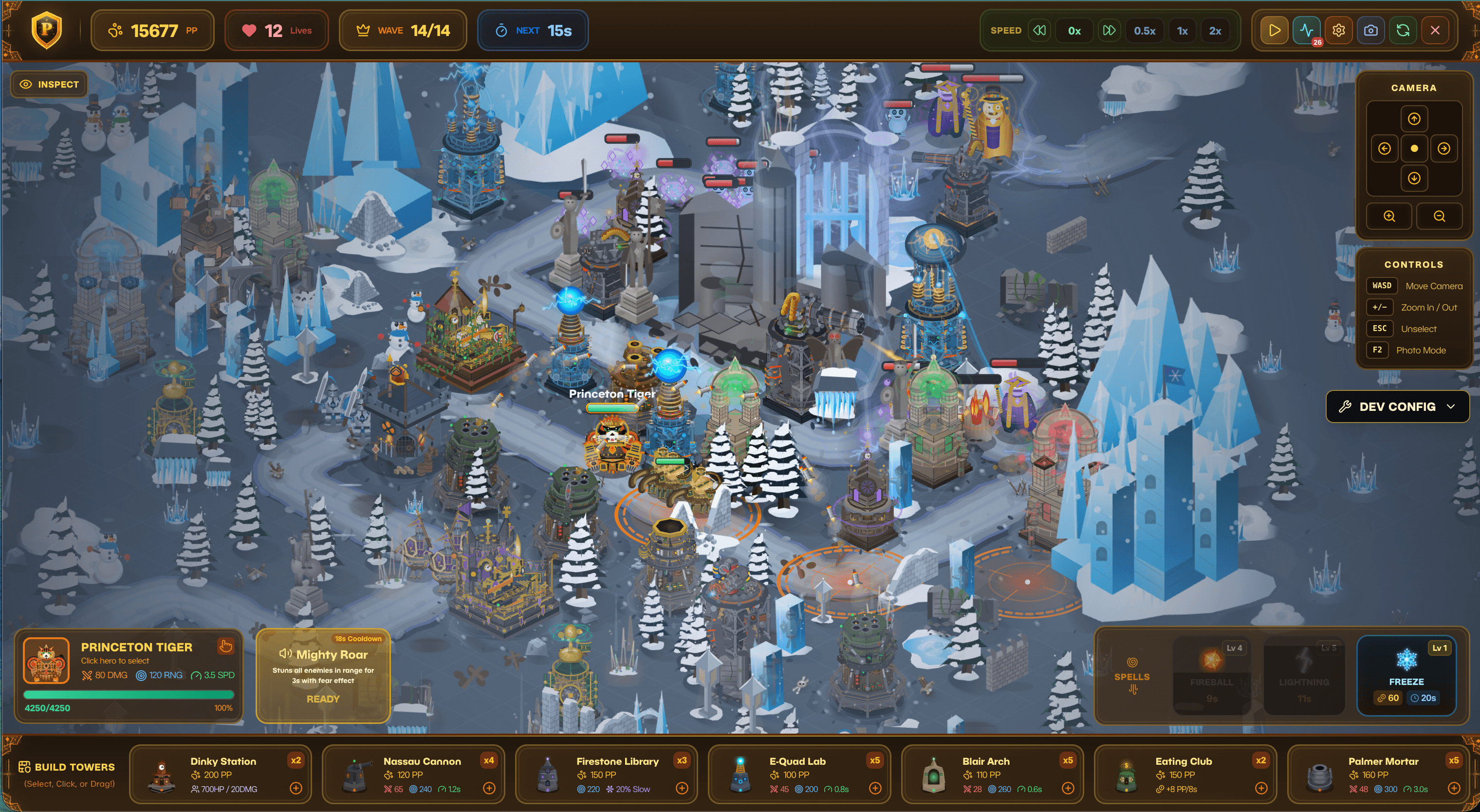1480x812 pixels.
Task: Set game speed to 0x pause
Action: click(1074, 31)
